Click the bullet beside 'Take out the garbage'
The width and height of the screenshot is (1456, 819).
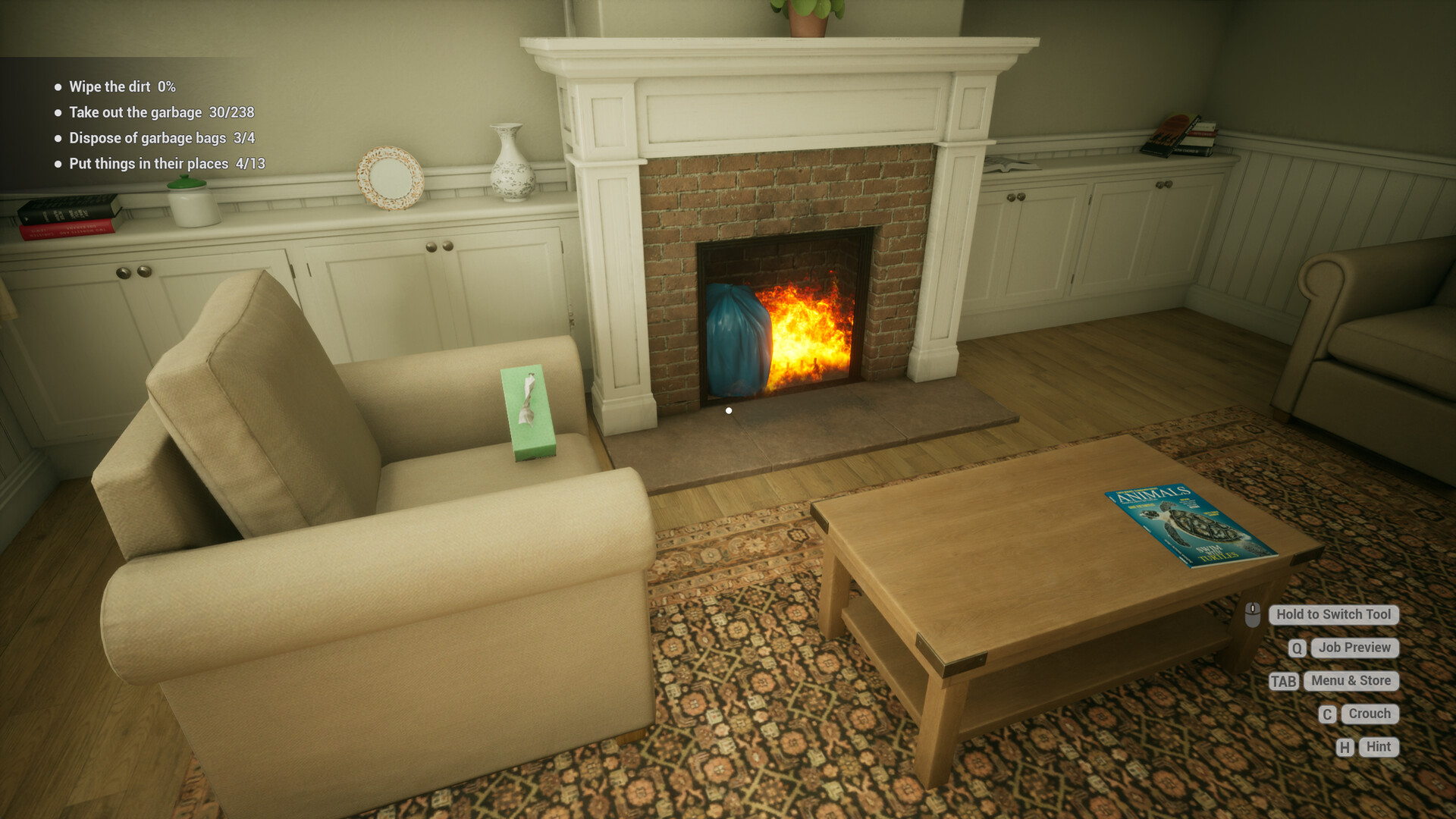[57, 112]
